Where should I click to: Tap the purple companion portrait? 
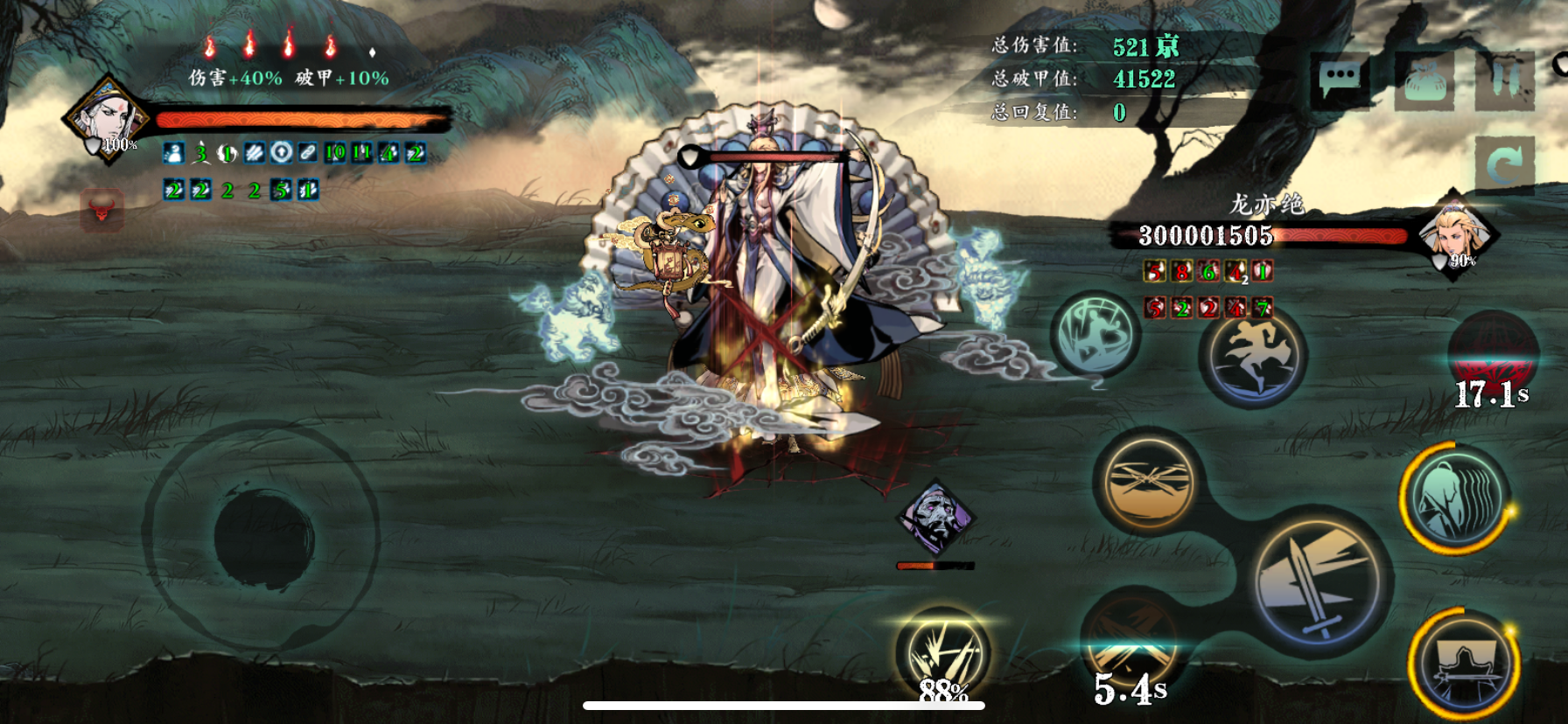point(935,518)
